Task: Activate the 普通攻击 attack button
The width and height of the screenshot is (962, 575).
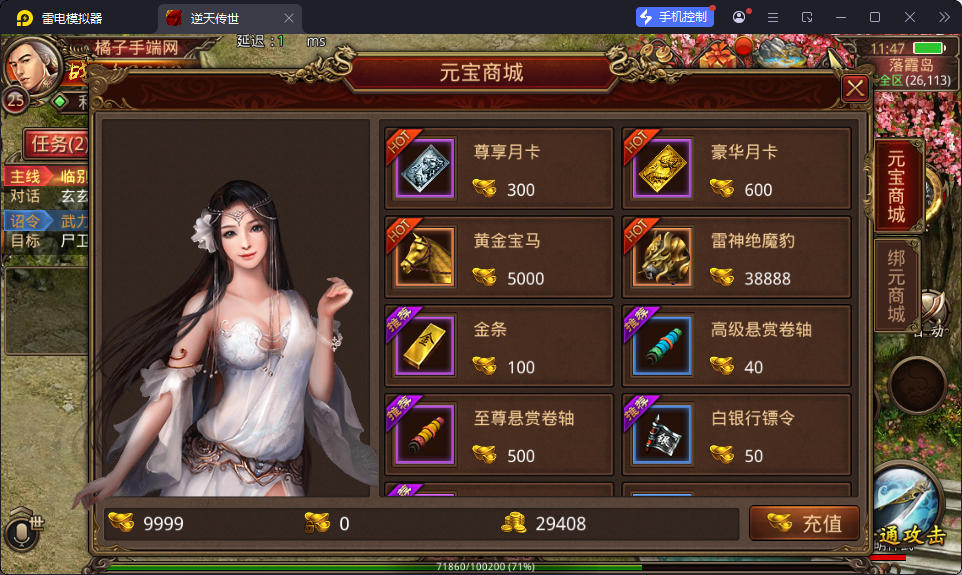Action: click(910, 510)
